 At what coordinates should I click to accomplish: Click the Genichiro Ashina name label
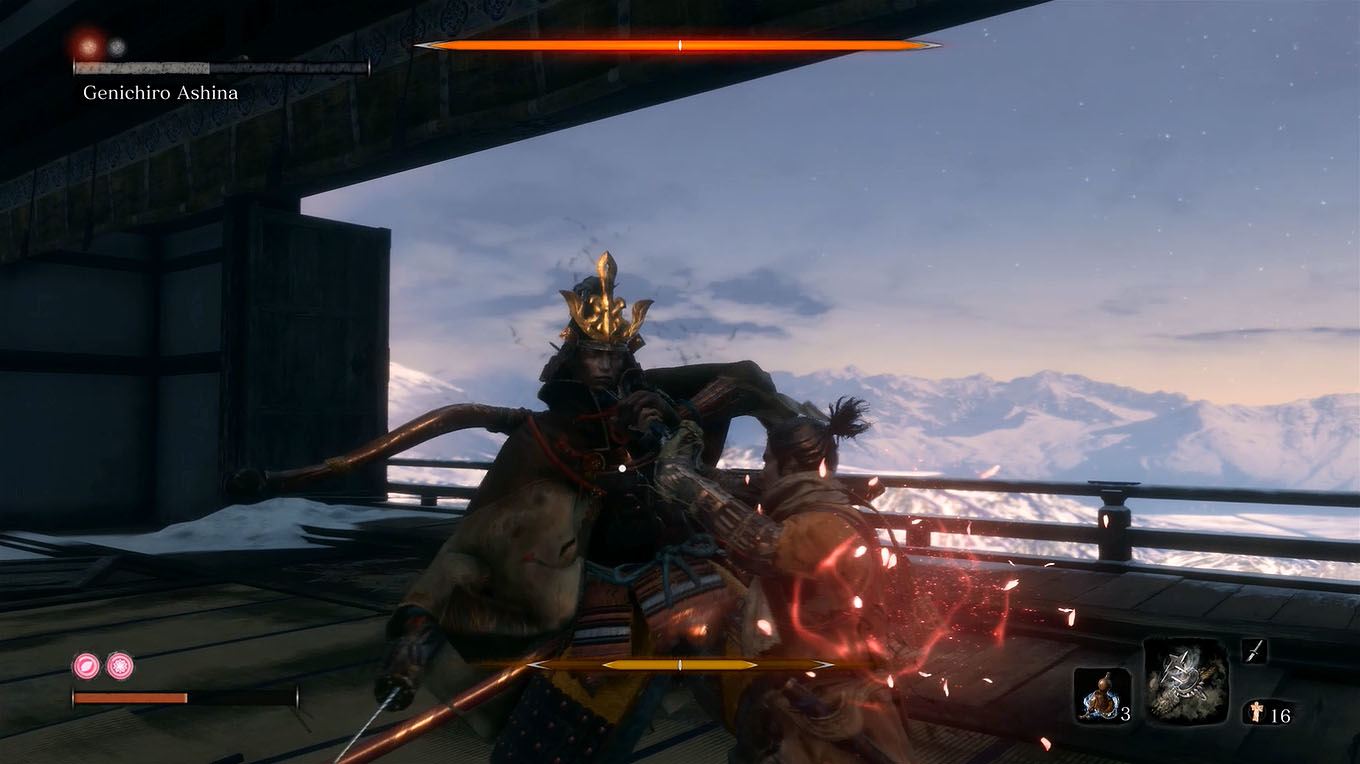[x=160, y=92]
